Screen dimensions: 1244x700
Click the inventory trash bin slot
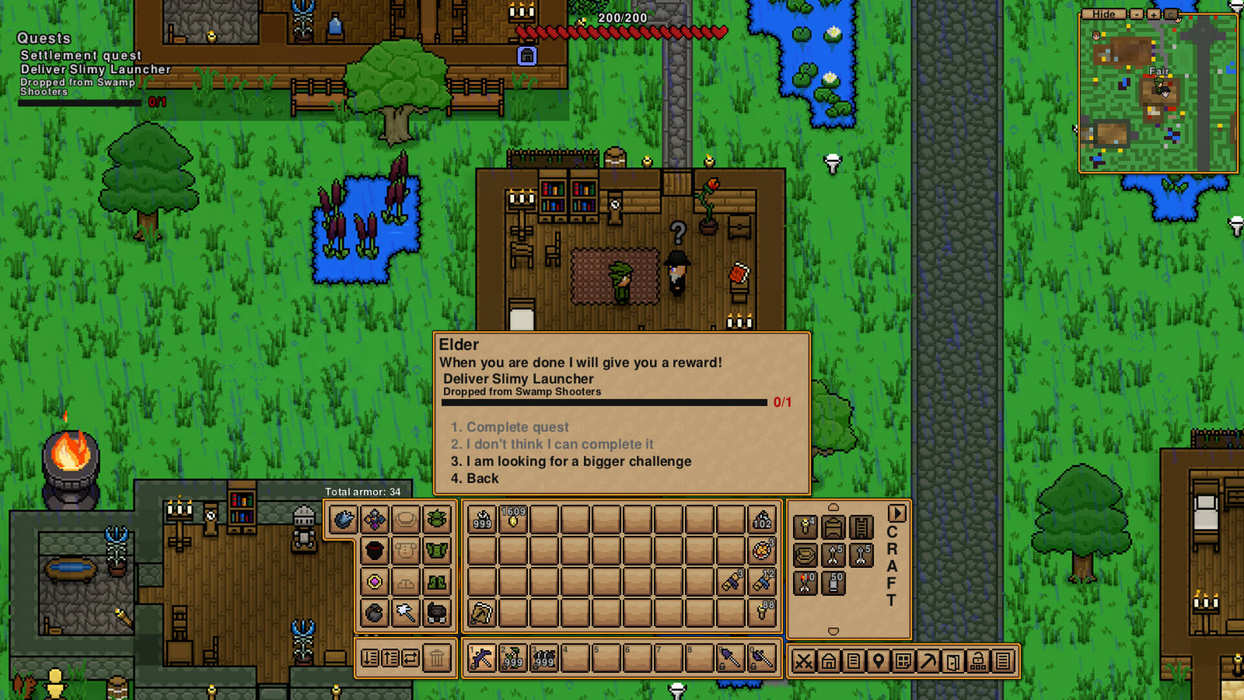[437, 658]
